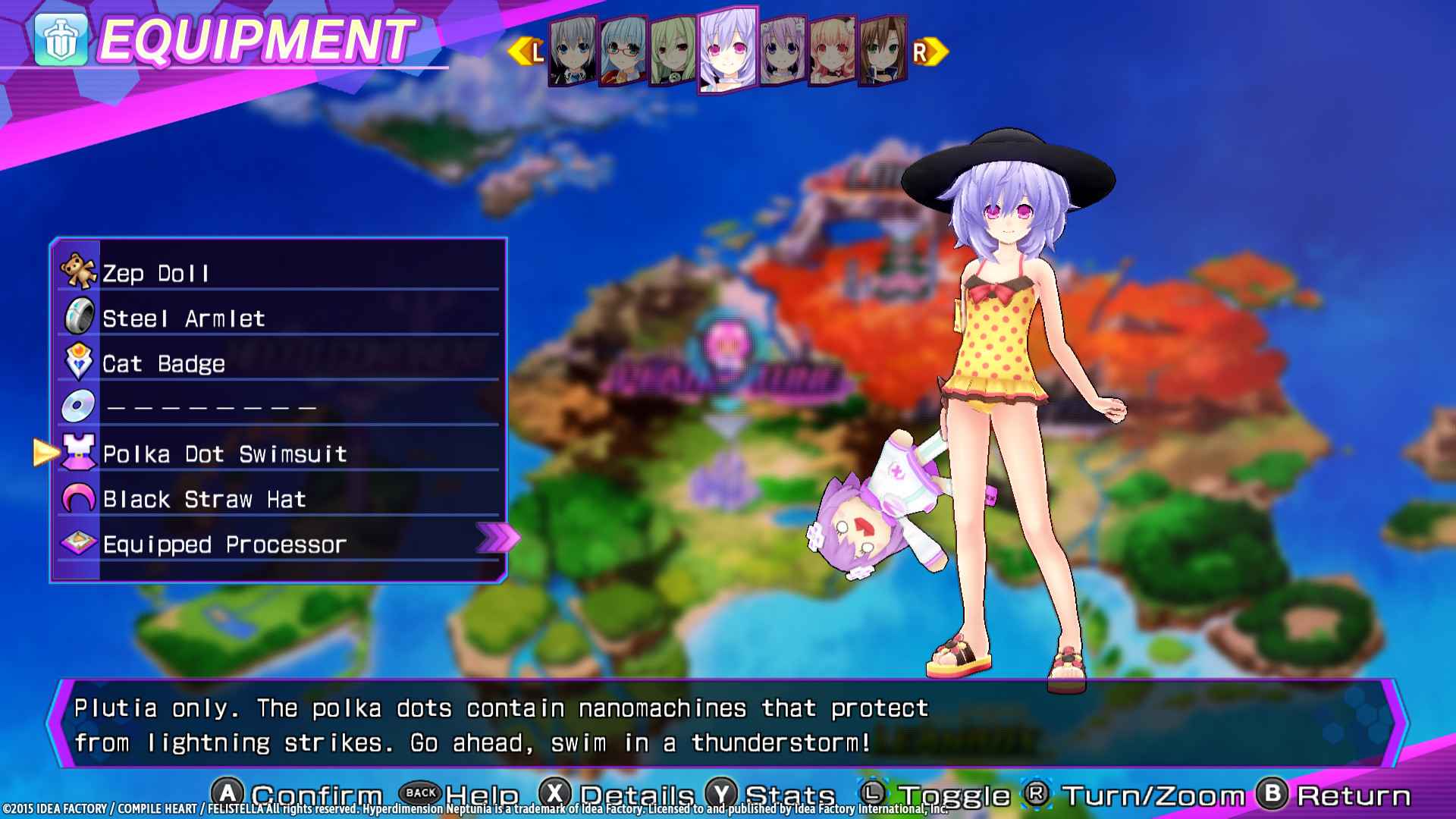This screenshot has height=819, width=1456.
Task: Click the Steel Armlet ring icon
Action: (x=80, y=317)
